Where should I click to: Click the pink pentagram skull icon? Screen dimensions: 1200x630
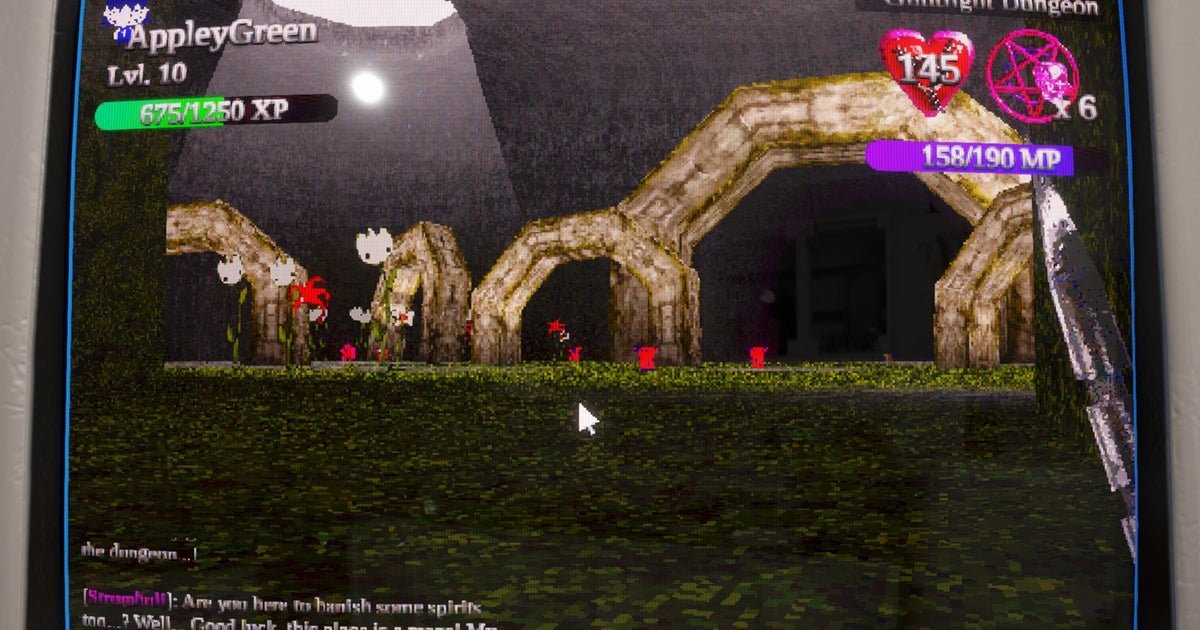tap(1032, 75)
